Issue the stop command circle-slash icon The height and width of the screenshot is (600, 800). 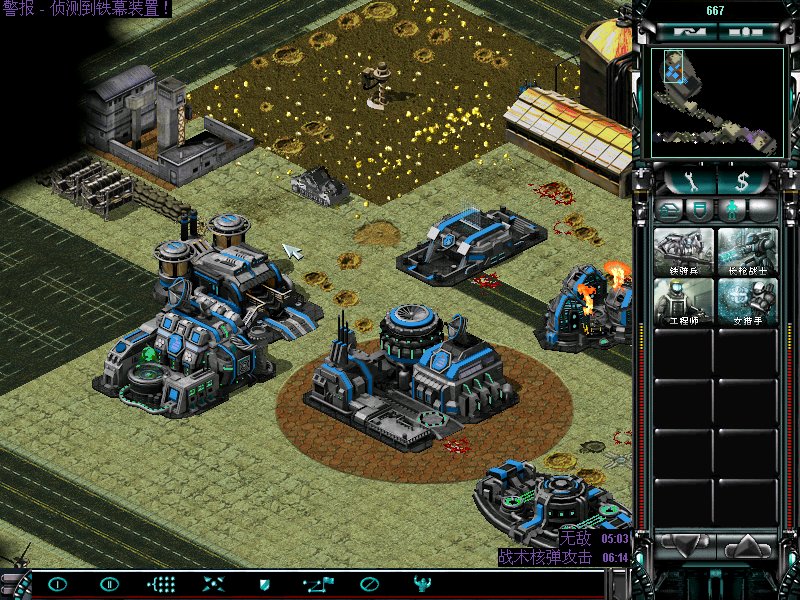point(370,584)
